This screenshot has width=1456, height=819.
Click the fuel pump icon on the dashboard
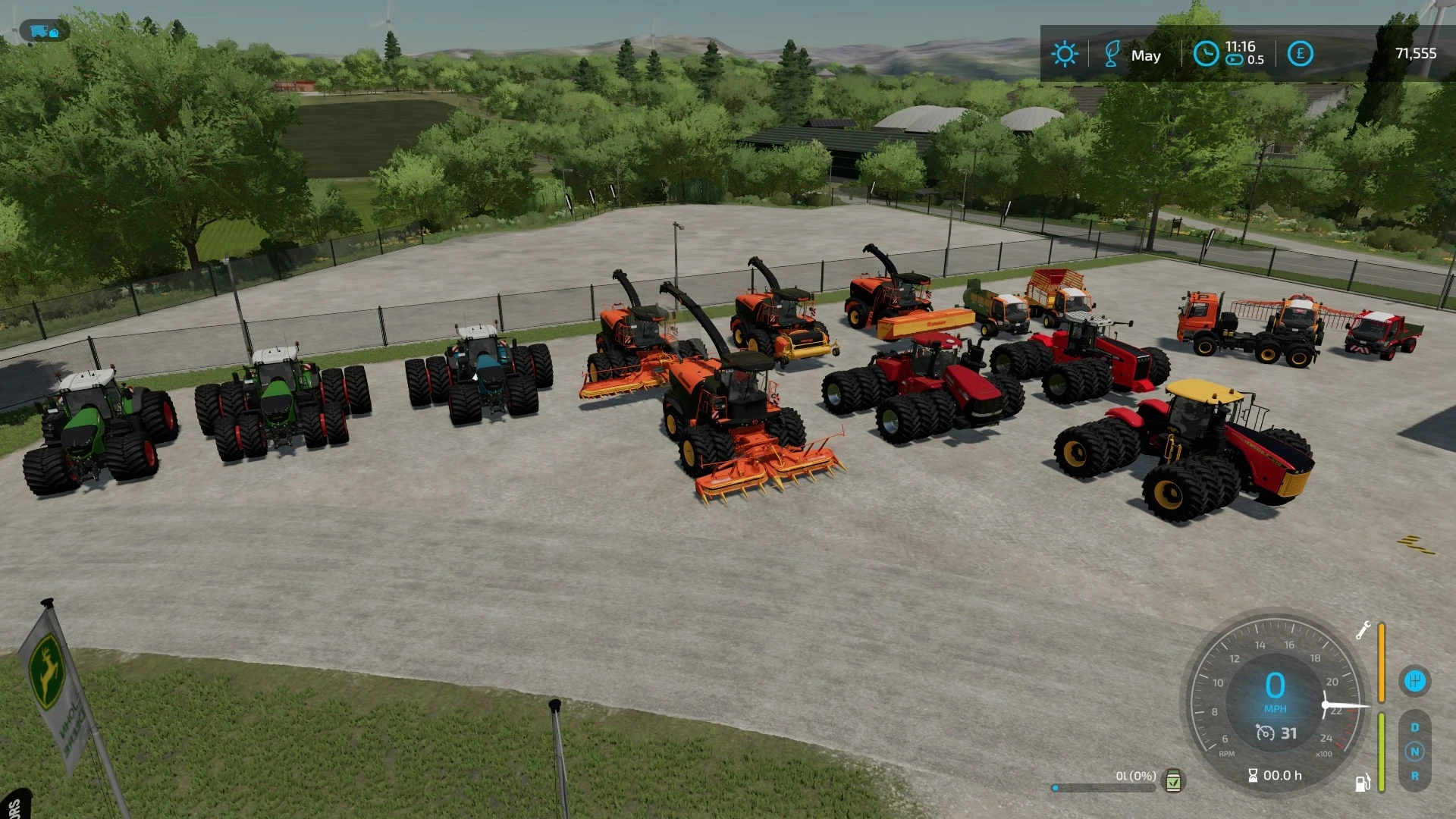click(x=1363, y=780)
